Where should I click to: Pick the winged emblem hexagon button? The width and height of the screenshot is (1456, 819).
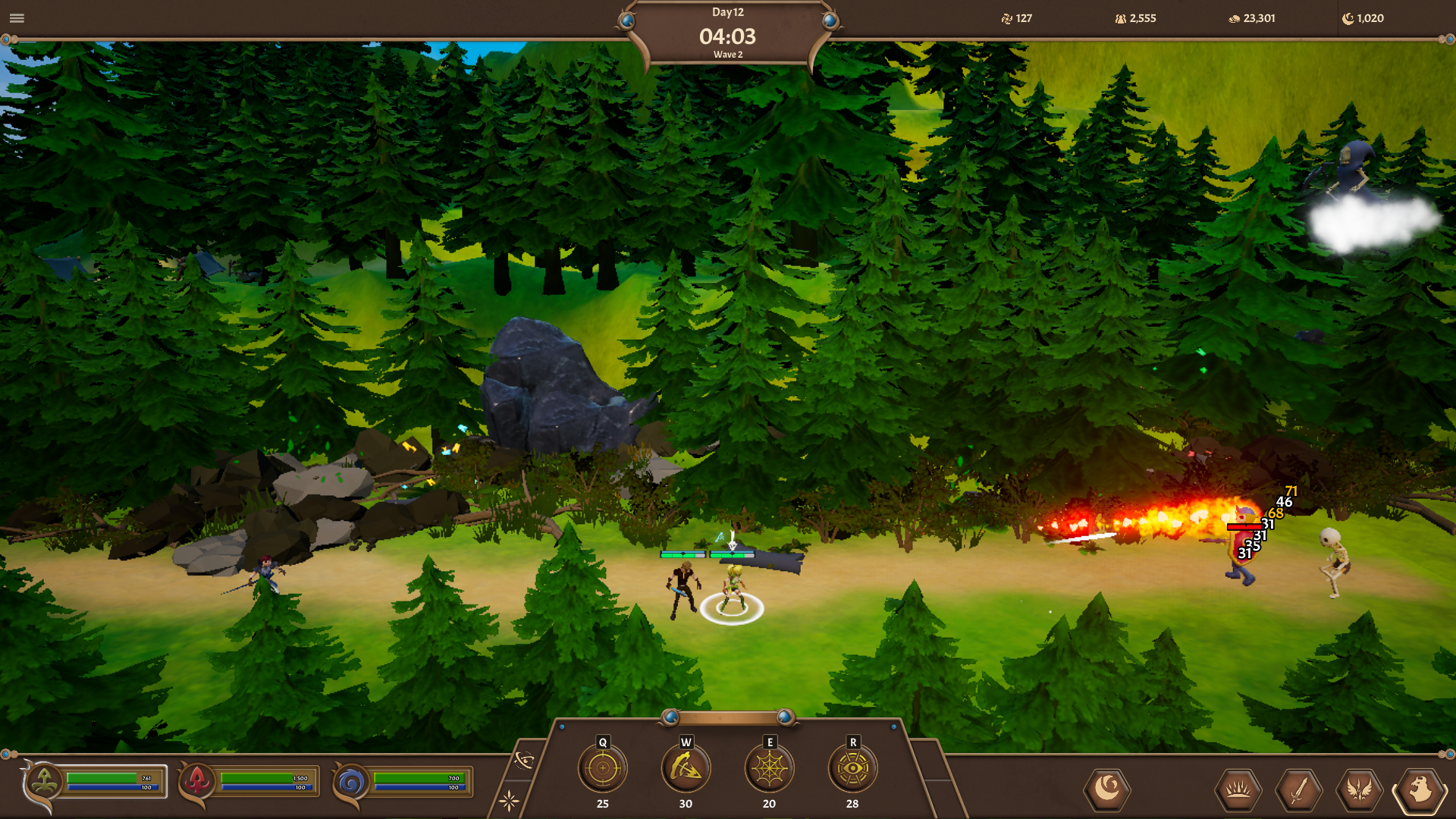click(1360, 790)
